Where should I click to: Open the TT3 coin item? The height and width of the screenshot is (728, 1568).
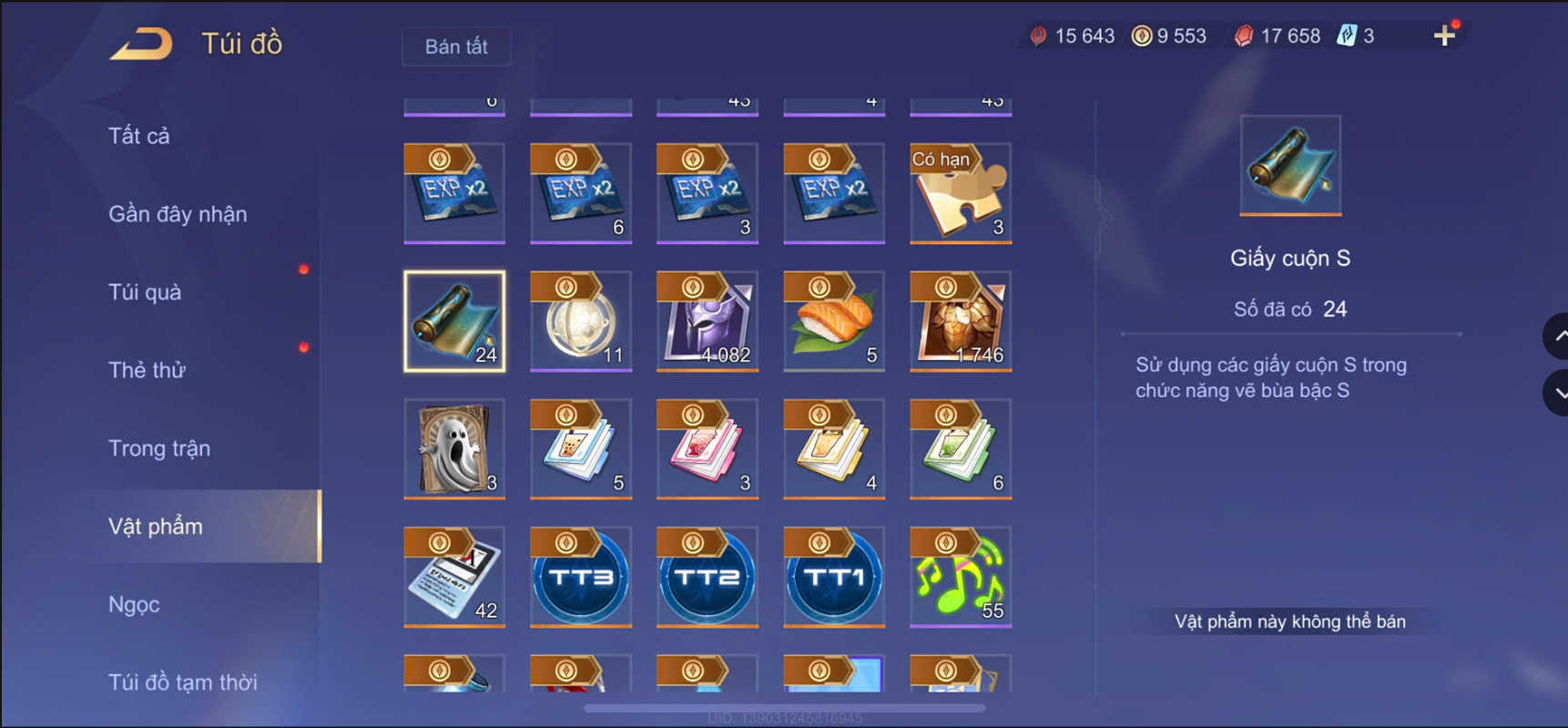(580, 577)
